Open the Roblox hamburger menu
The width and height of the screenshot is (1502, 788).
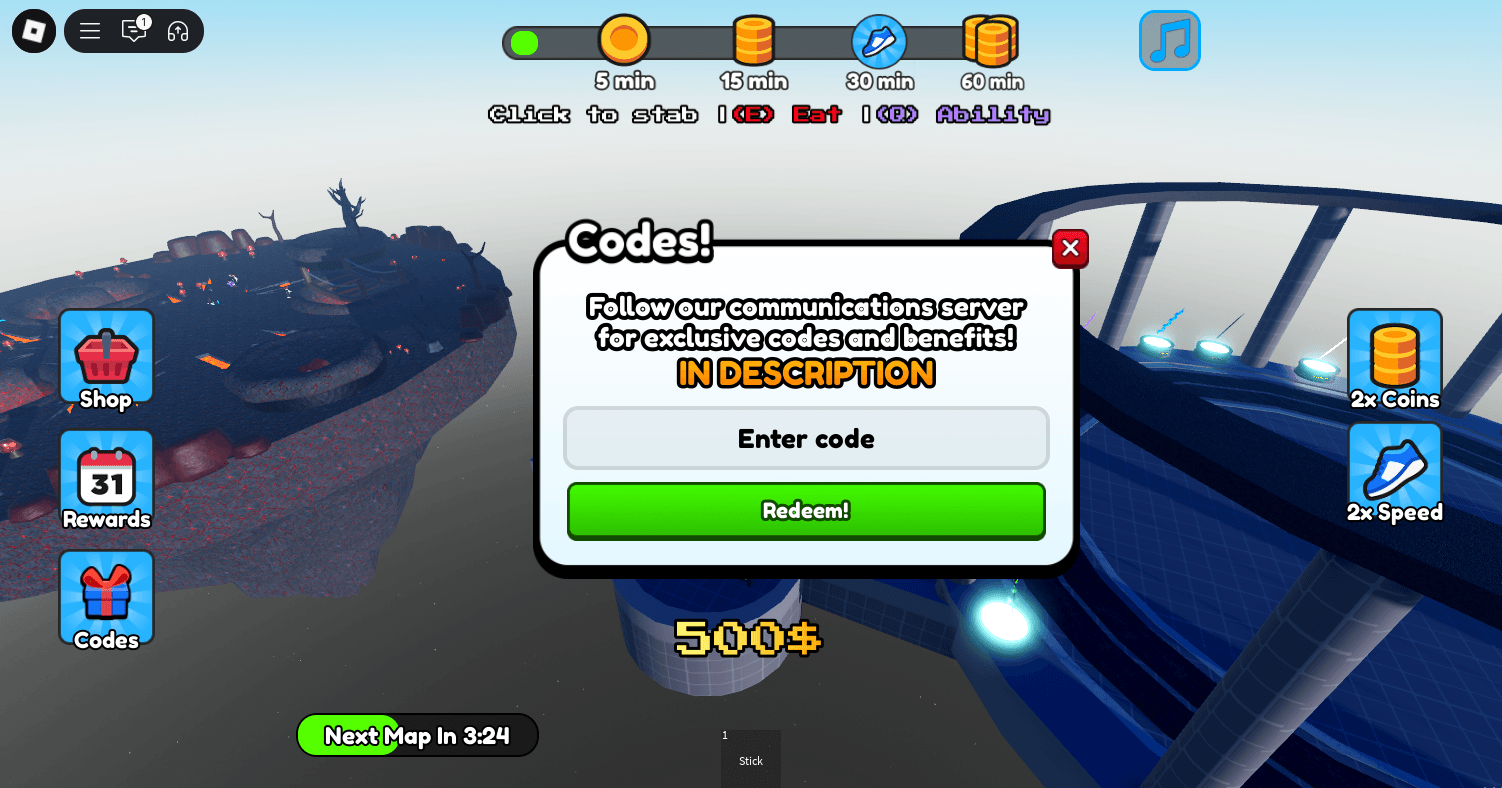[x=89, y=31]
